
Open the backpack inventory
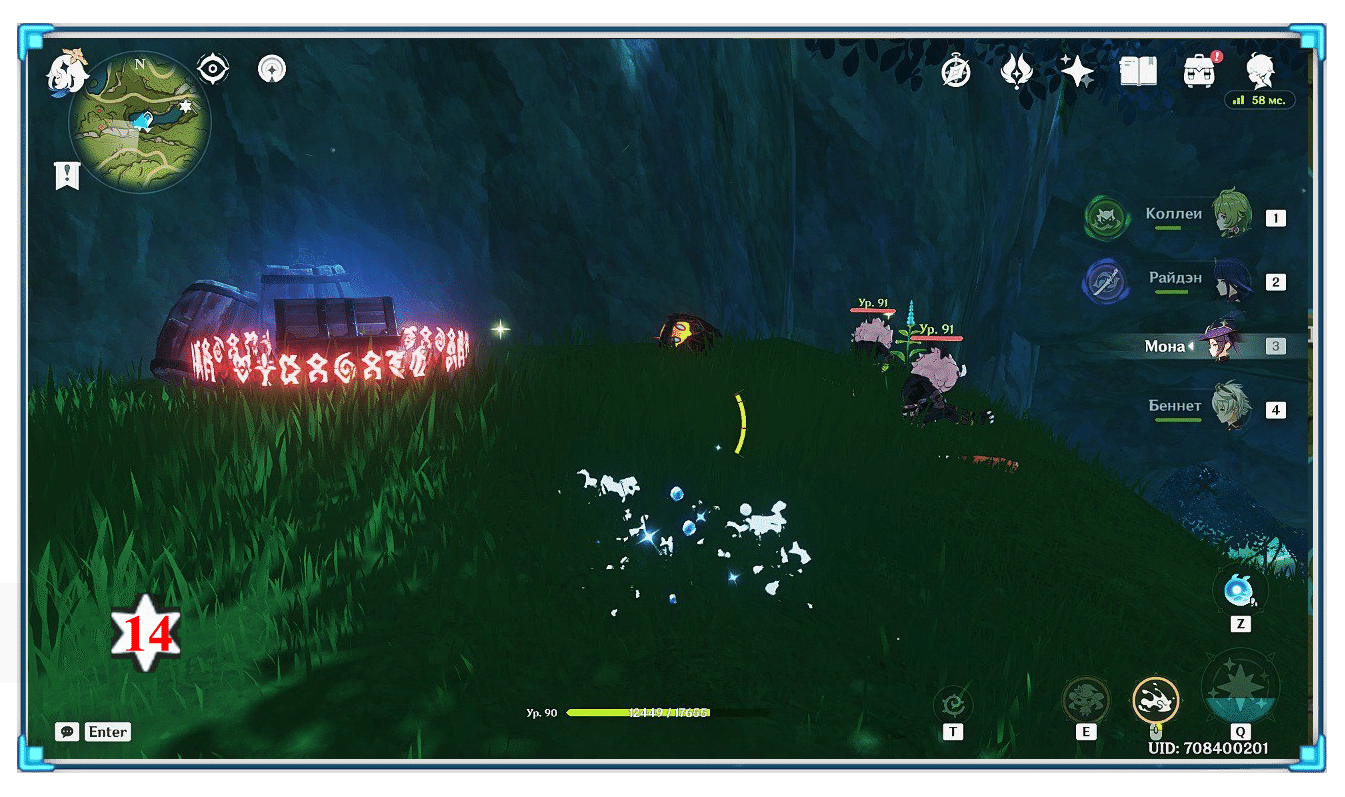tap(1198, 71)
